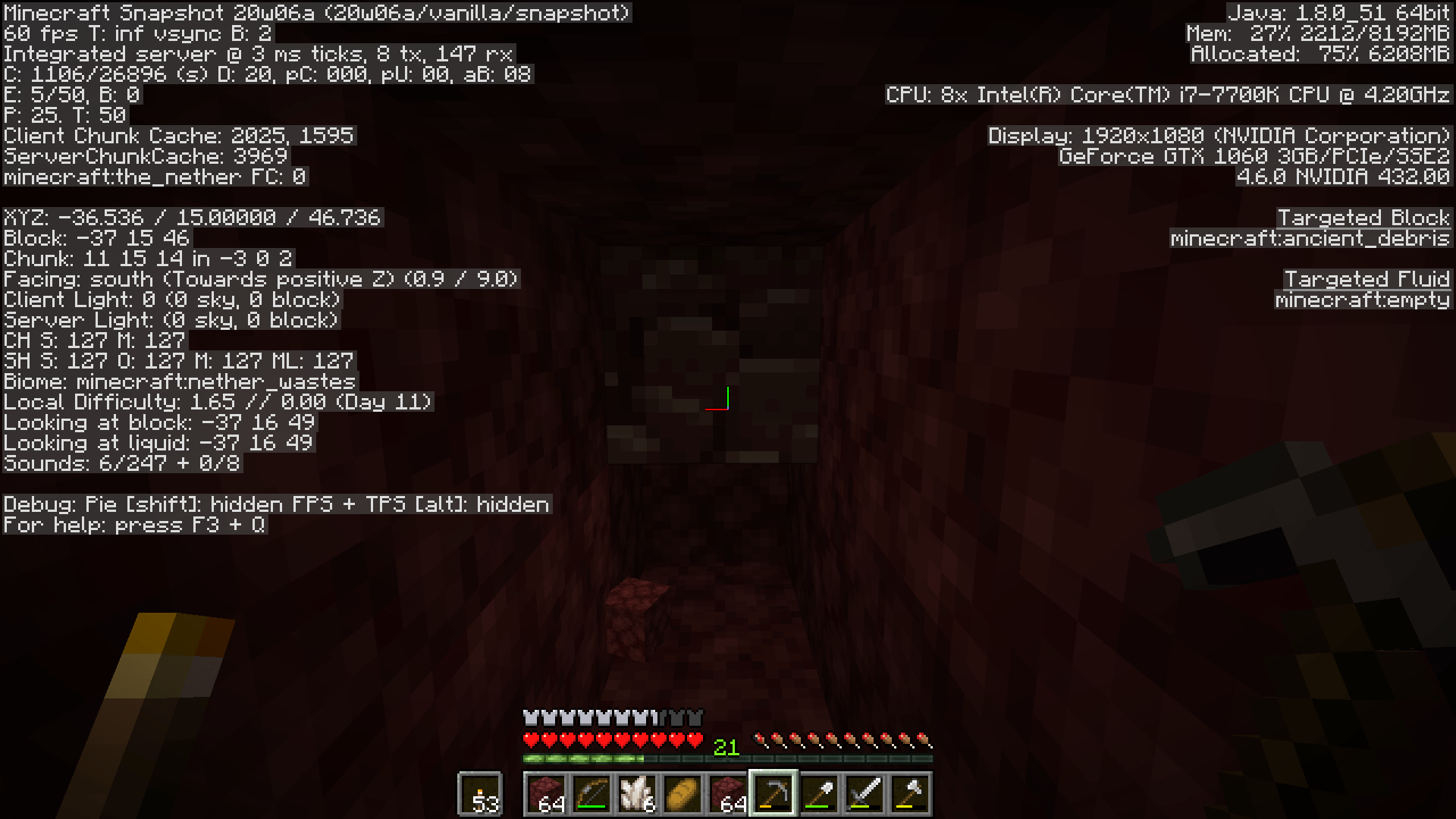
Task: Click the Targeted Fluid header
Action: [x=1367, y=279]
